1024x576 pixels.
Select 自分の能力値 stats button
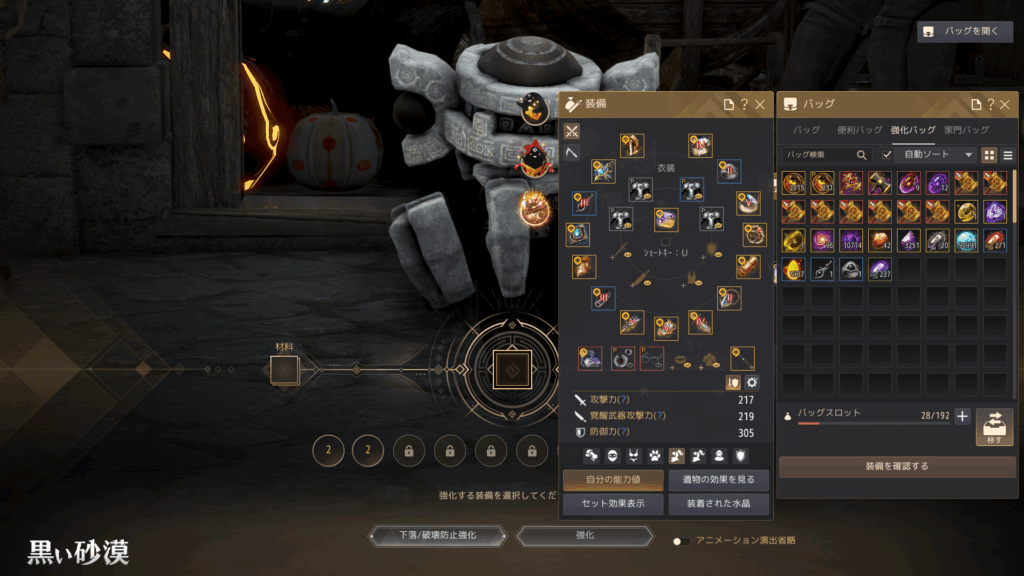click(613, 480)
